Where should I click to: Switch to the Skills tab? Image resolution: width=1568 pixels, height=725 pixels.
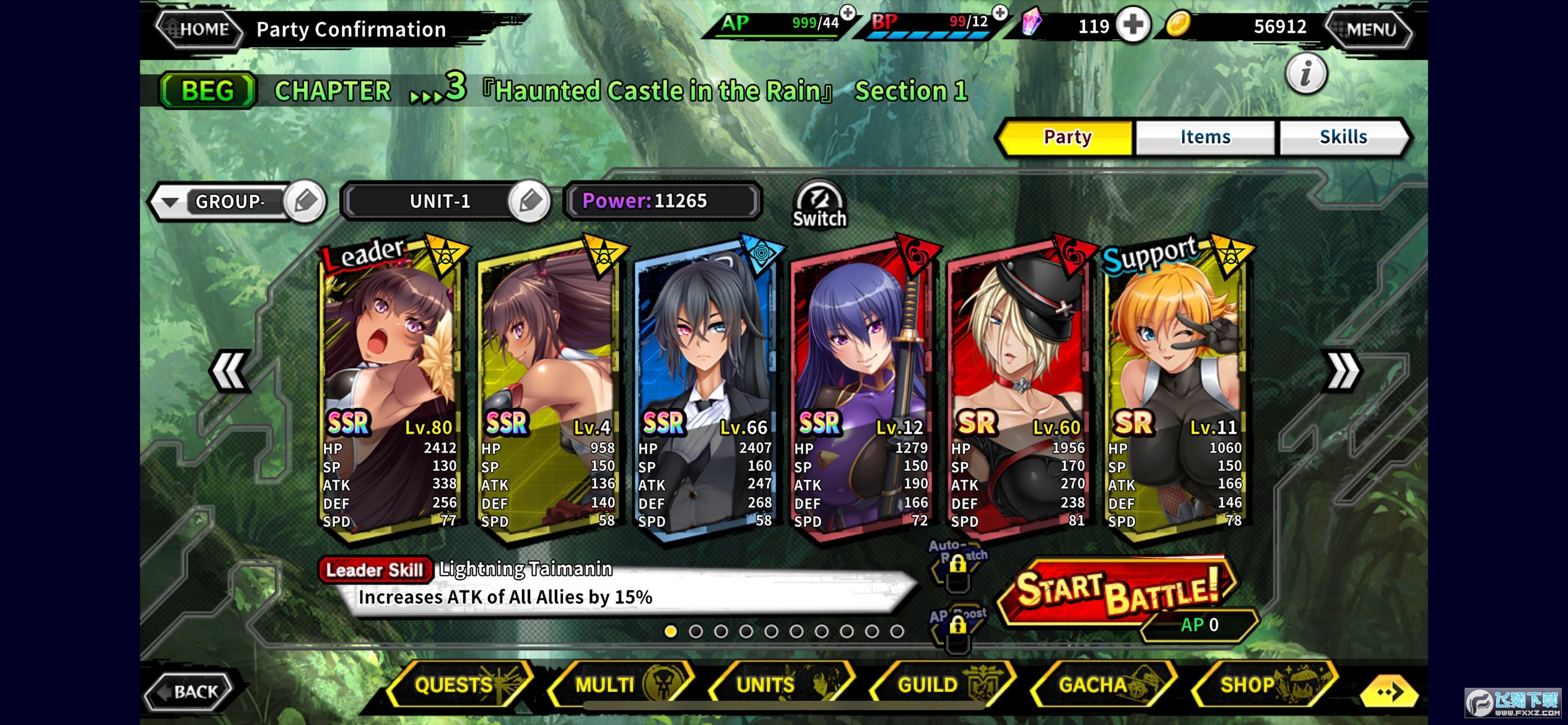pos(1343,137)
